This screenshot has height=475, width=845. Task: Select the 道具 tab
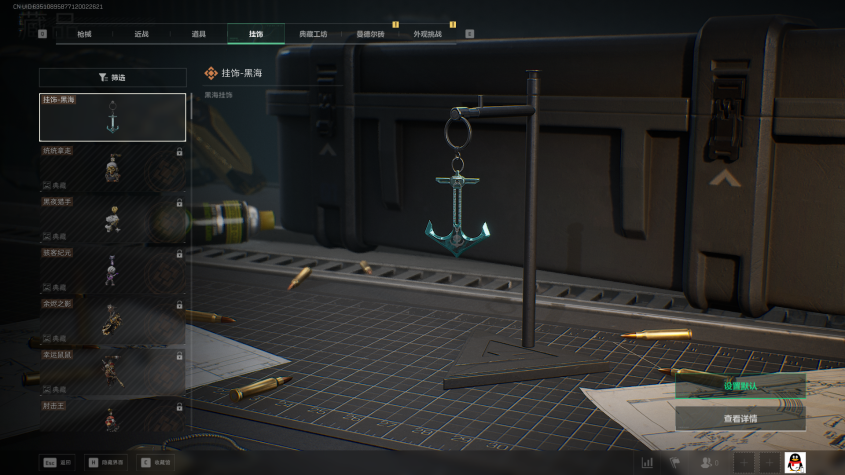(199, 34)
